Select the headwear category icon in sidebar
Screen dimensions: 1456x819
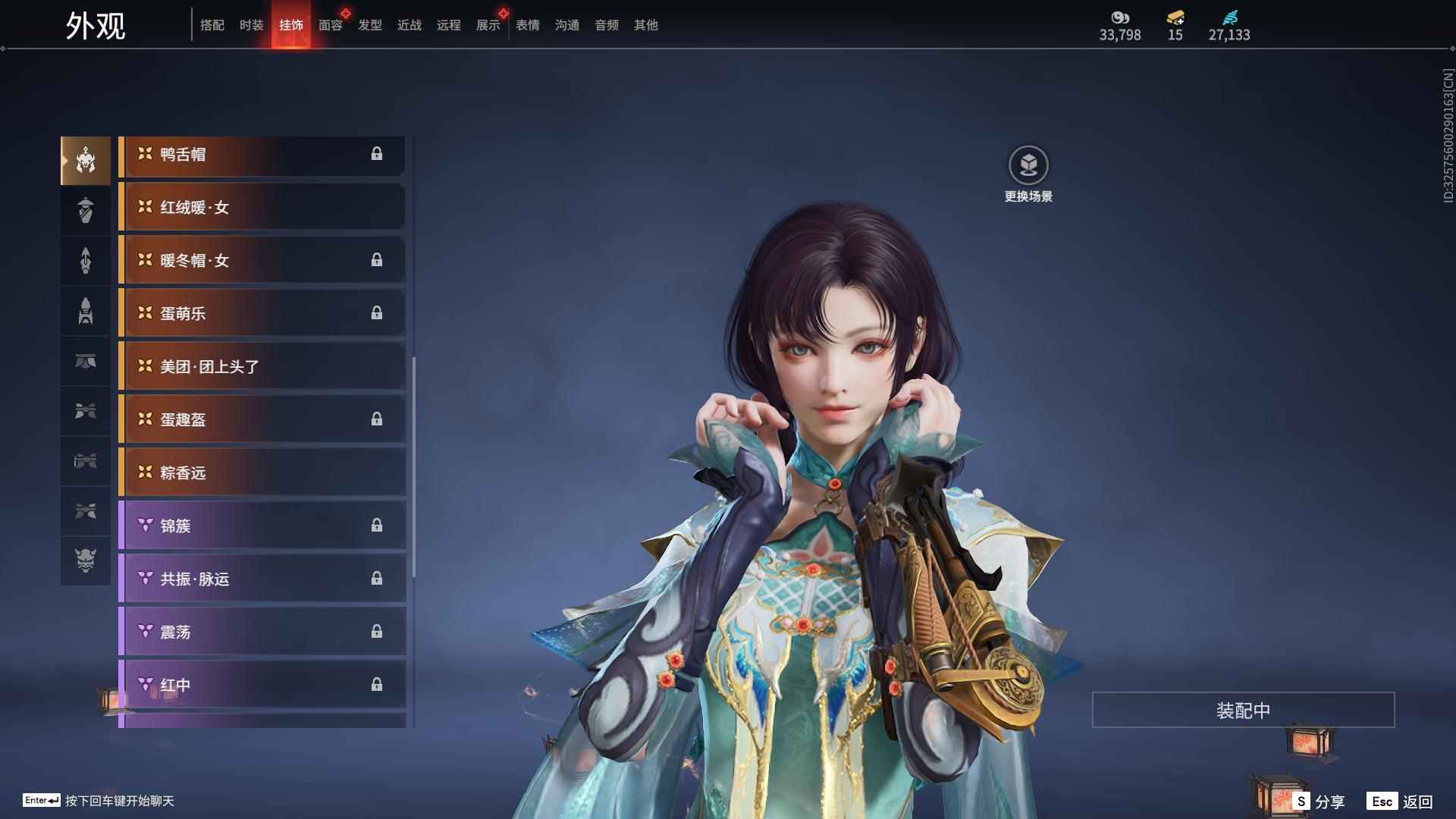86,159
